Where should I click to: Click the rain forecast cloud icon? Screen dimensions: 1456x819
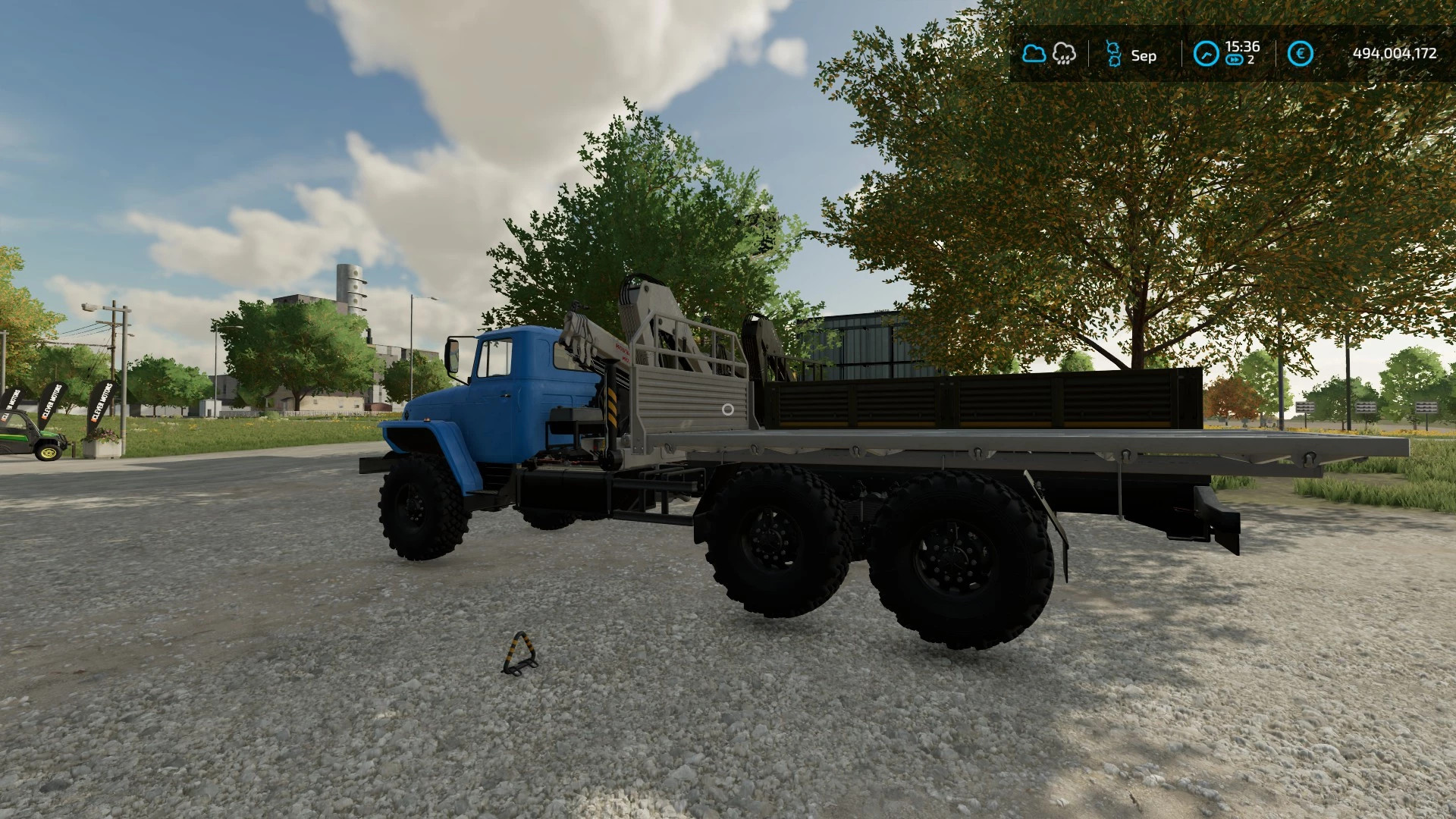[x=1065, y=54]
